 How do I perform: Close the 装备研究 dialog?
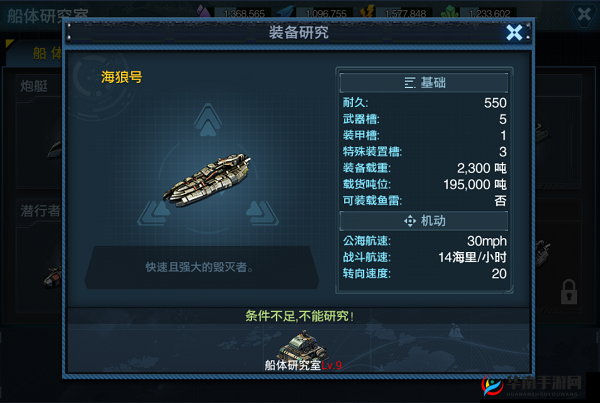pos(514,33)
